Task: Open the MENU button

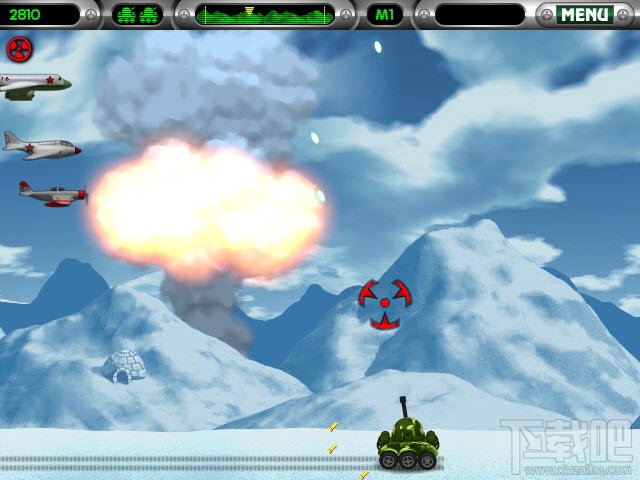Action: (584, 15)
